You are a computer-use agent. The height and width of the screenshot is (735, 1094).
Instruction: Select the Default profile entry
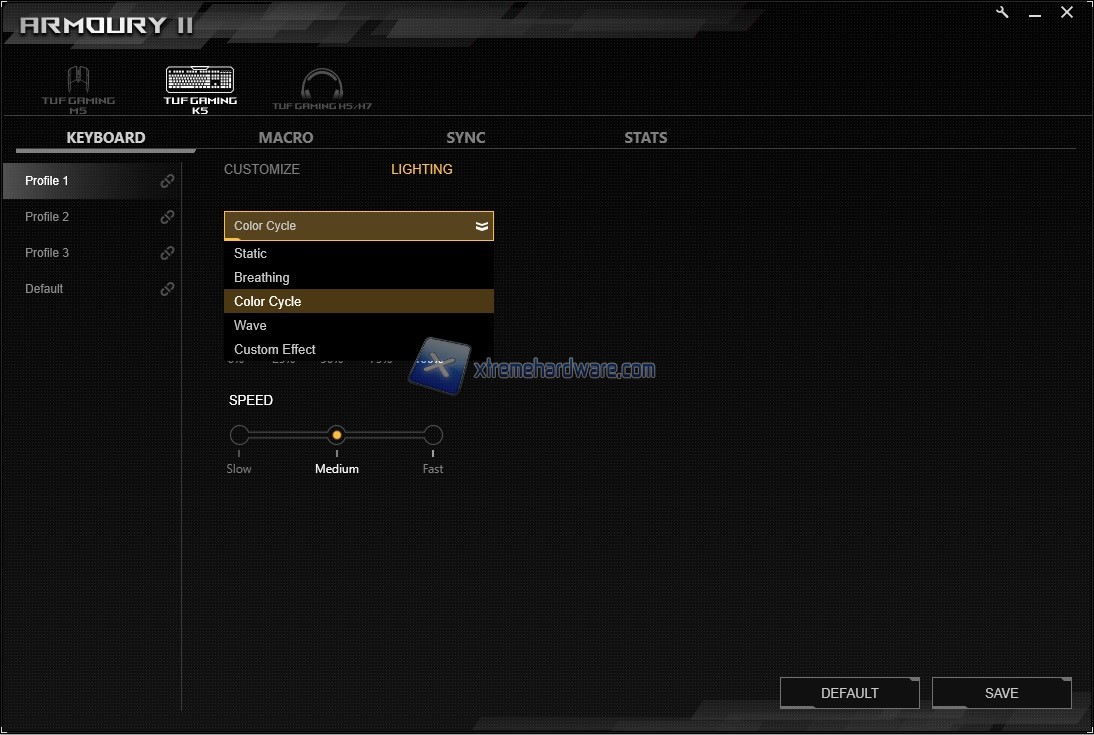(x=45, y=289)
